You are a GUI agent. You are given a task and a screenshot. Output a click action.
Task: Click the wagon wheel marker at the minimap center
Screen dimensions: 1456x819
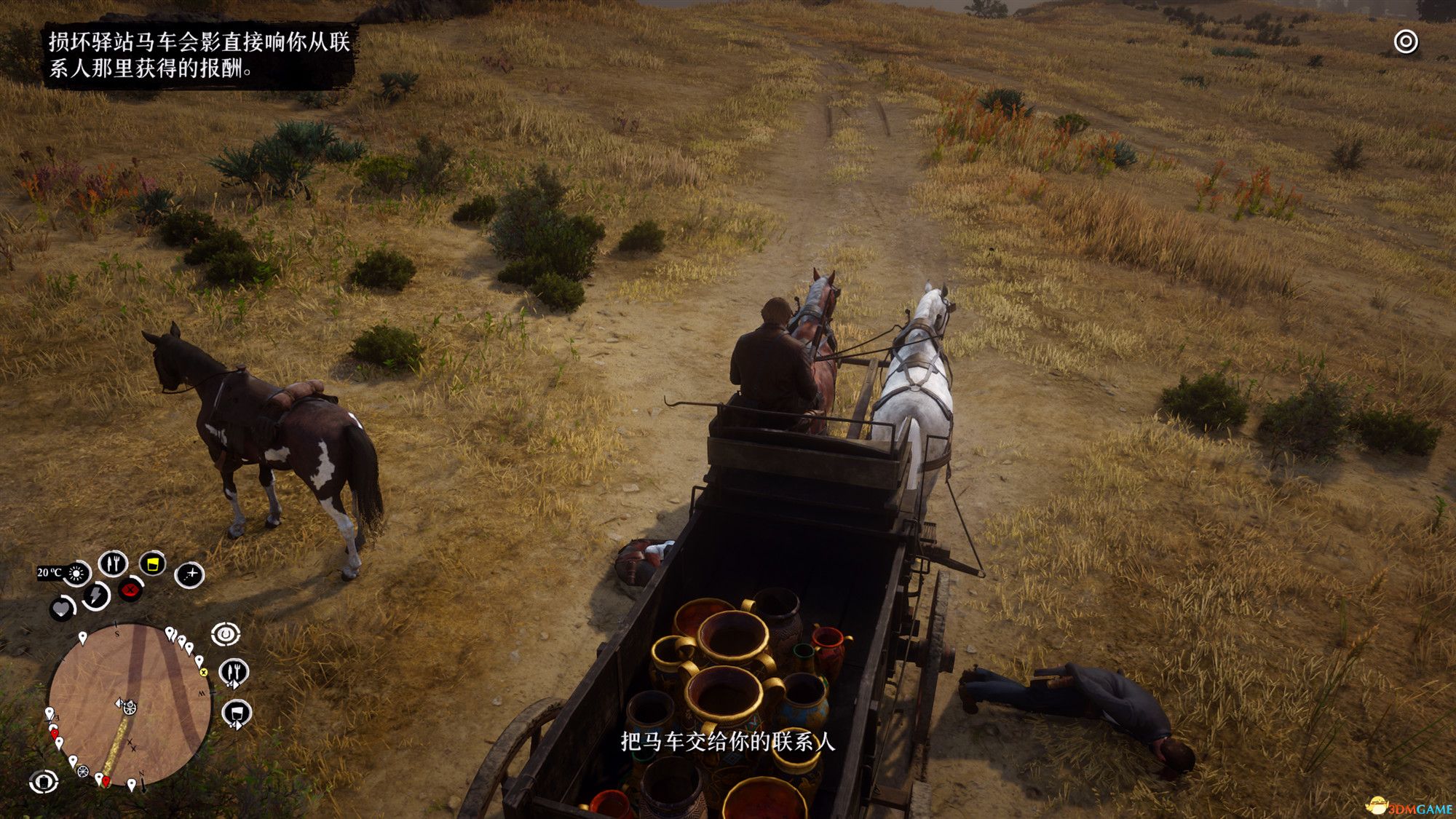[129, 708]
